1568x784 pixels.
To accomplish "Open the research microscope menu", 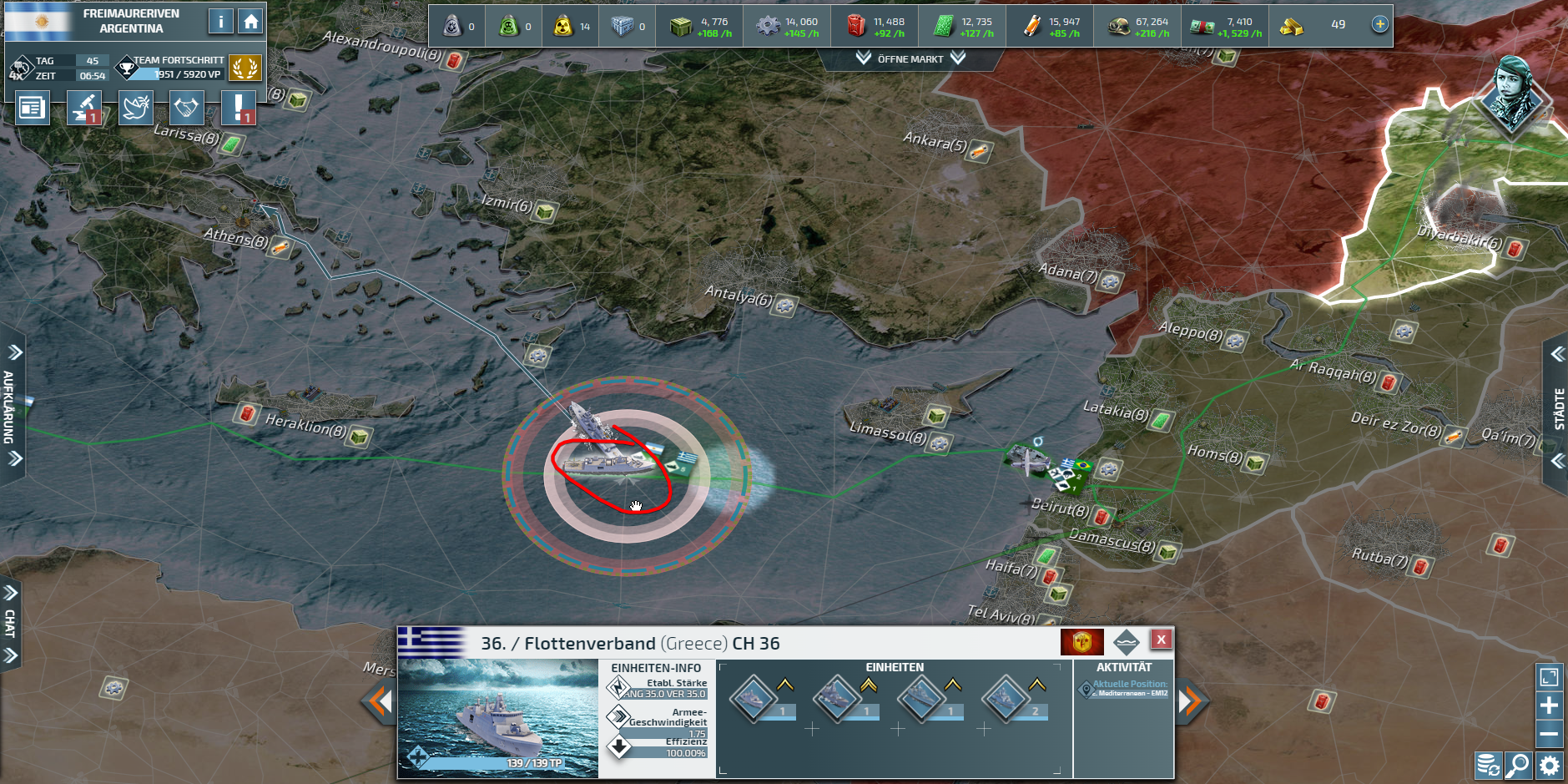I will (84, 109).
